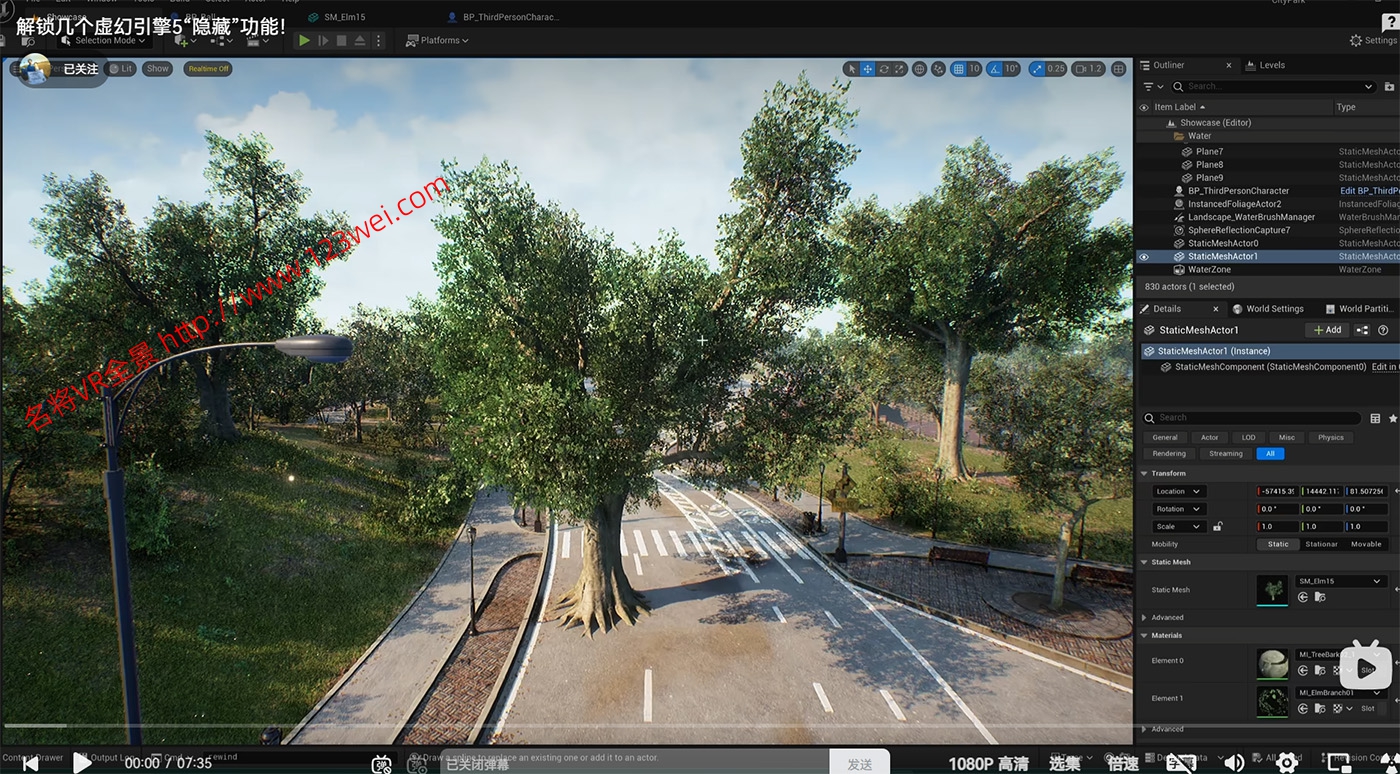Switch to the SM_Elm15 editor tab
1400x774 pixels.
point(336,17)
